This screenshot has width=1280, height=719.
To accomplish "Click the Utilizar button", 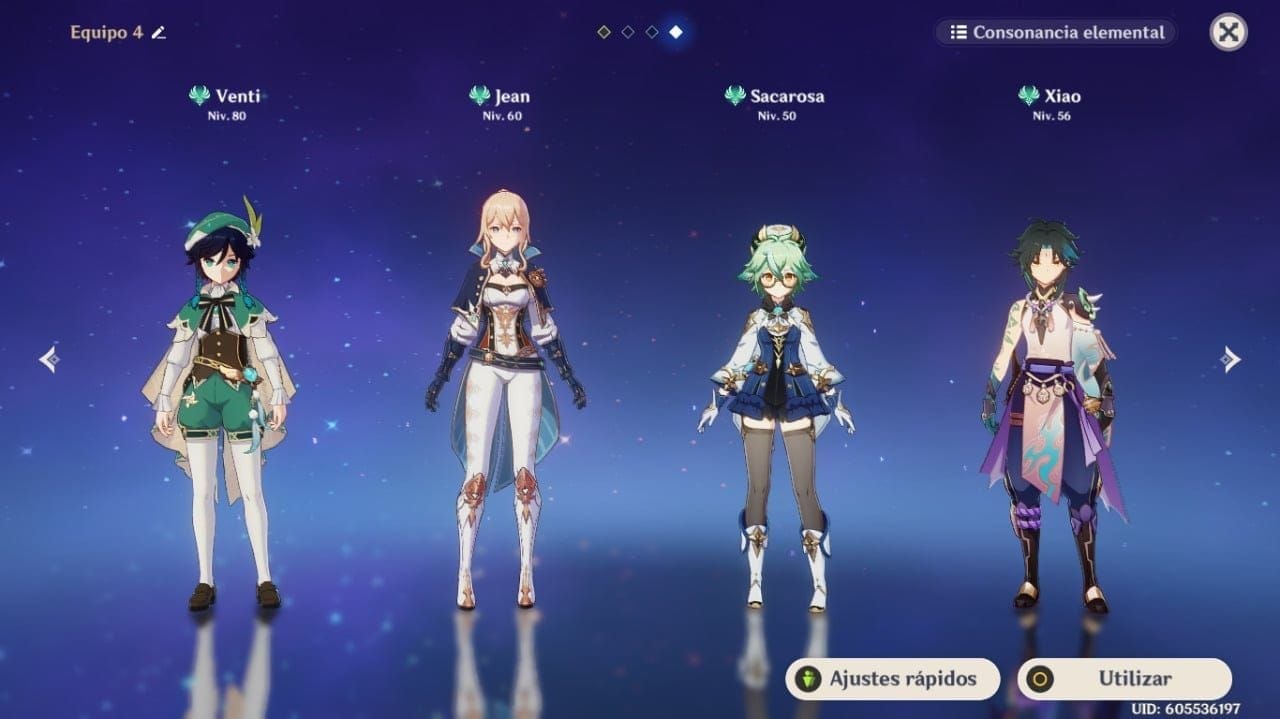I will 1124,679.
